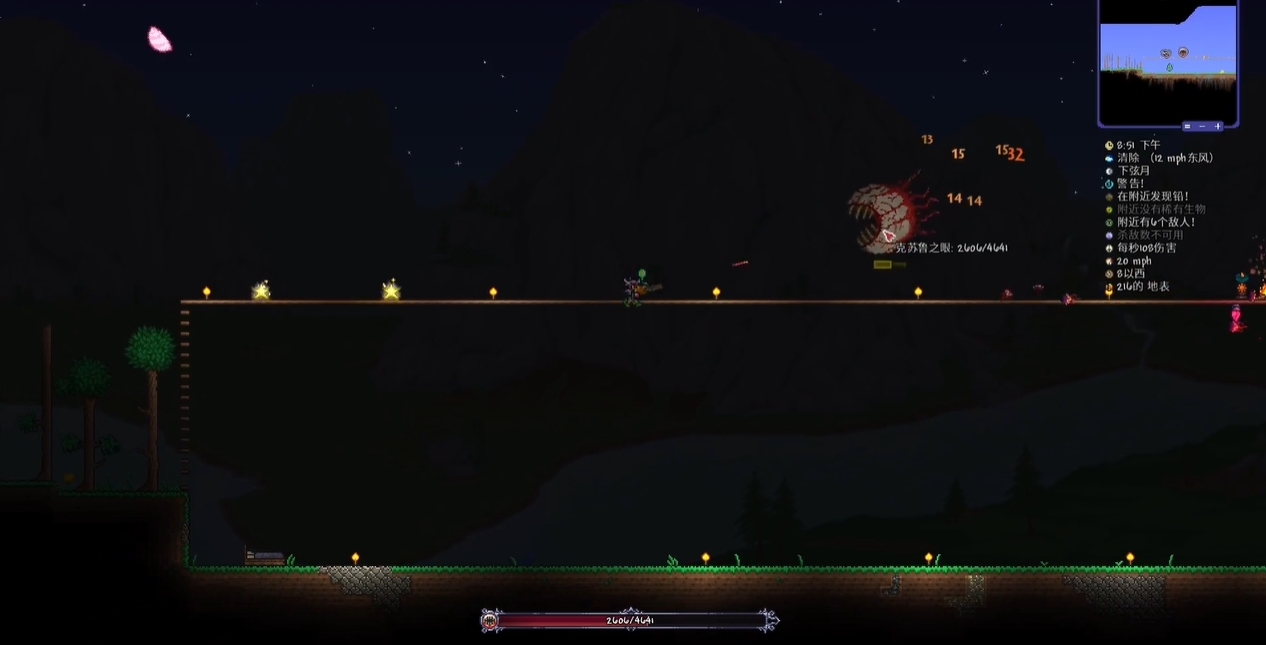Click the enemy radar count icon

coord(1109,222)
